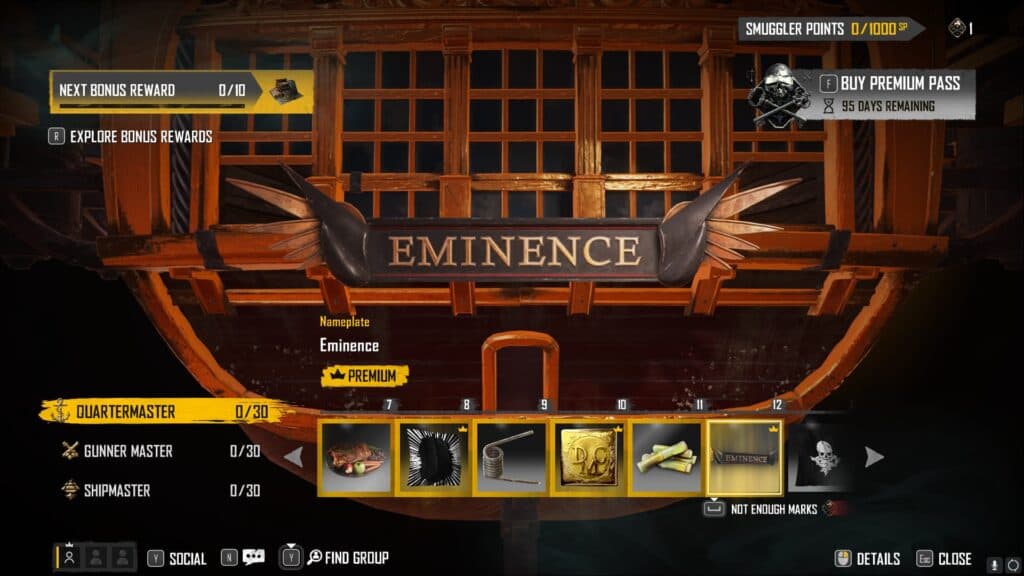Show previous rewards with left arrow
The height and width of the screenshot is (576, 1024).
click(x=294, y=457)
